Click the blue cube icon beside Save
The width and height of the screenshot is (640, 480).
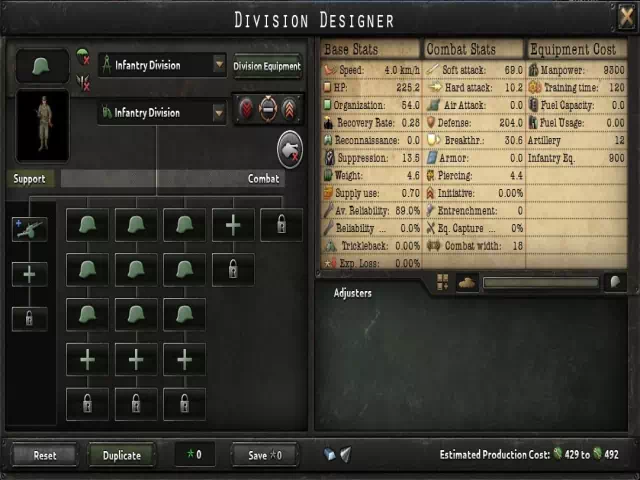click(329, 455)
